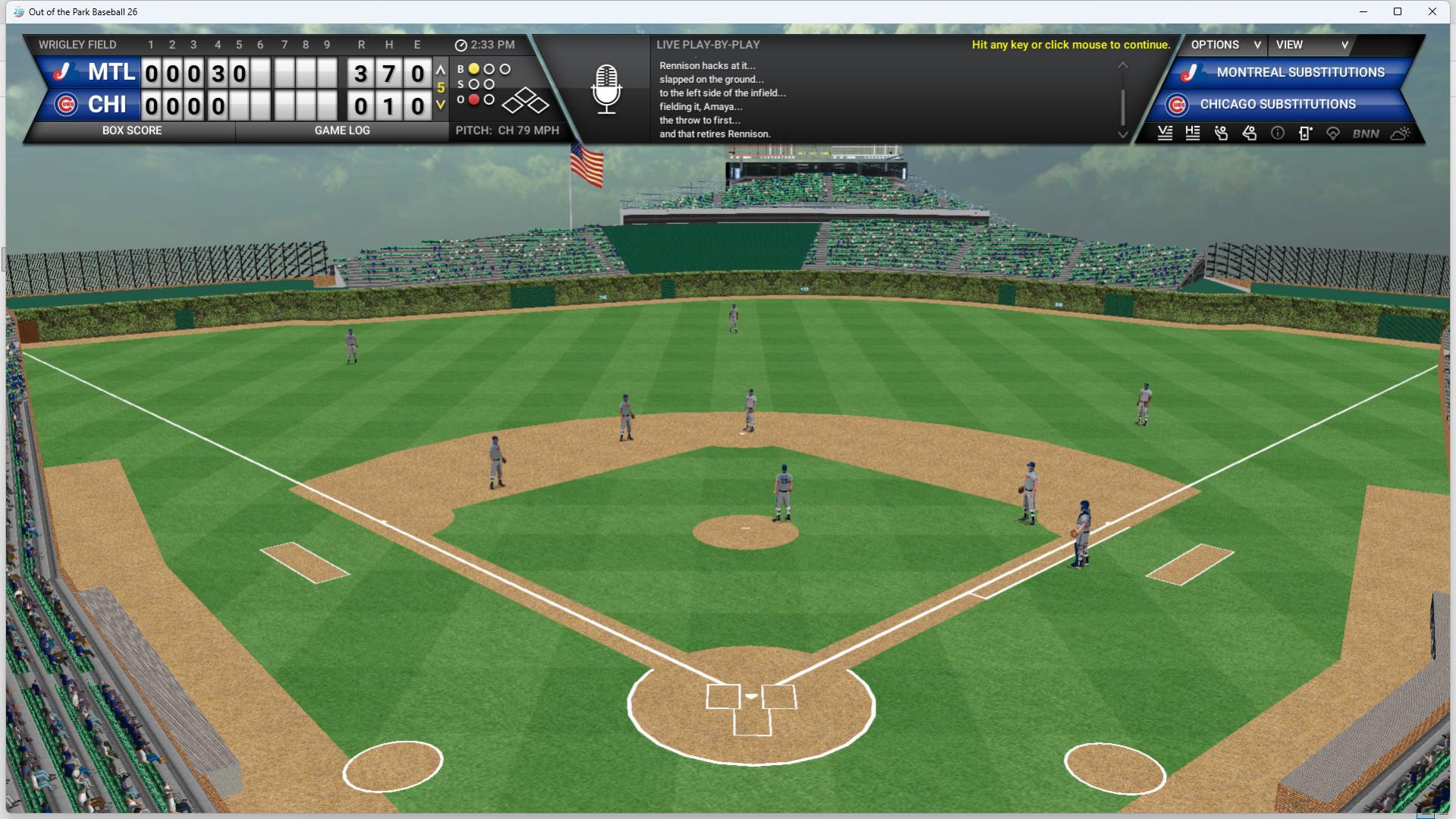Open the Box Score

131,131
